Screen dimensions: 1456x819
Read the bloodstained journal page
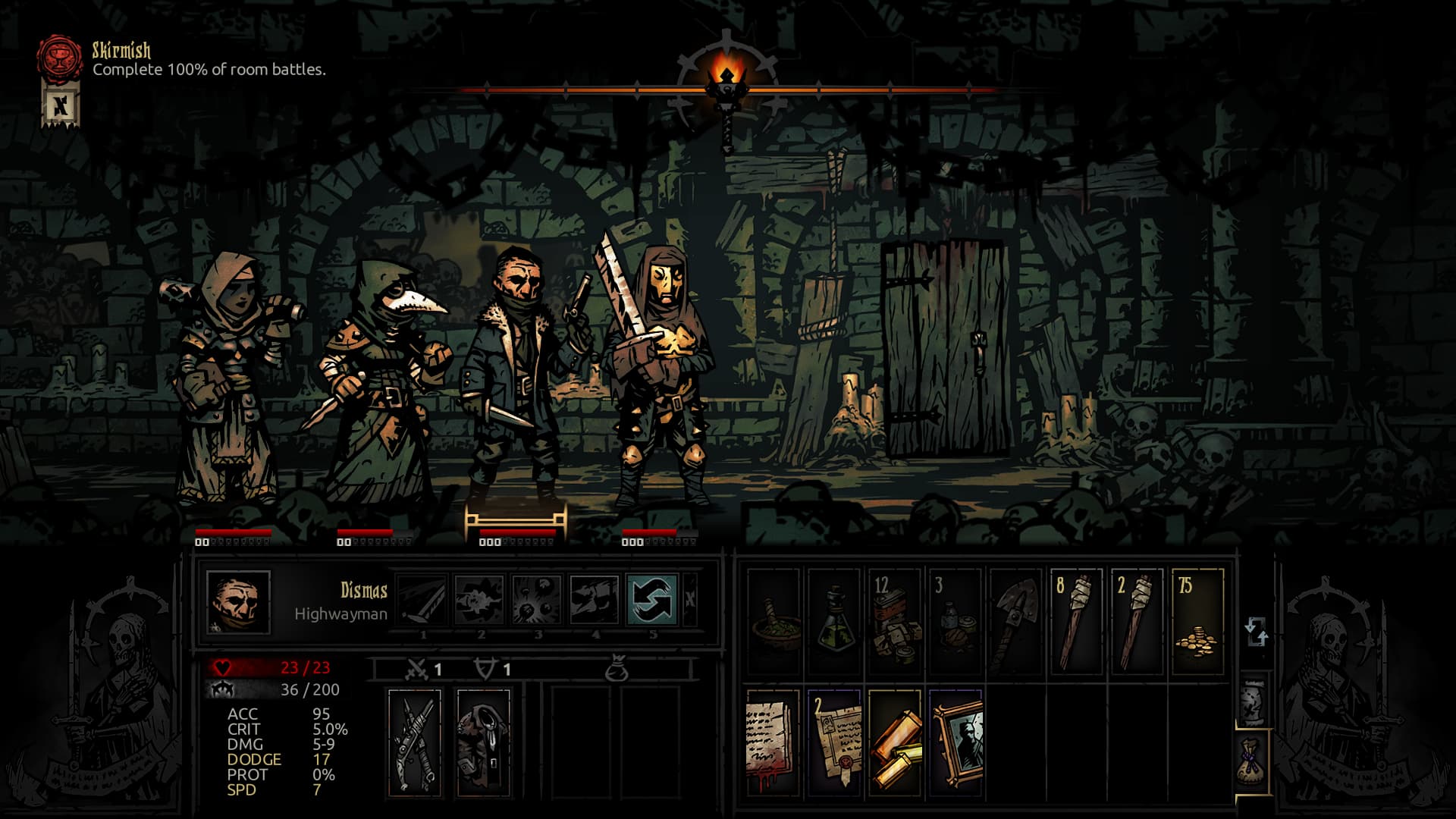coord(773,742)
